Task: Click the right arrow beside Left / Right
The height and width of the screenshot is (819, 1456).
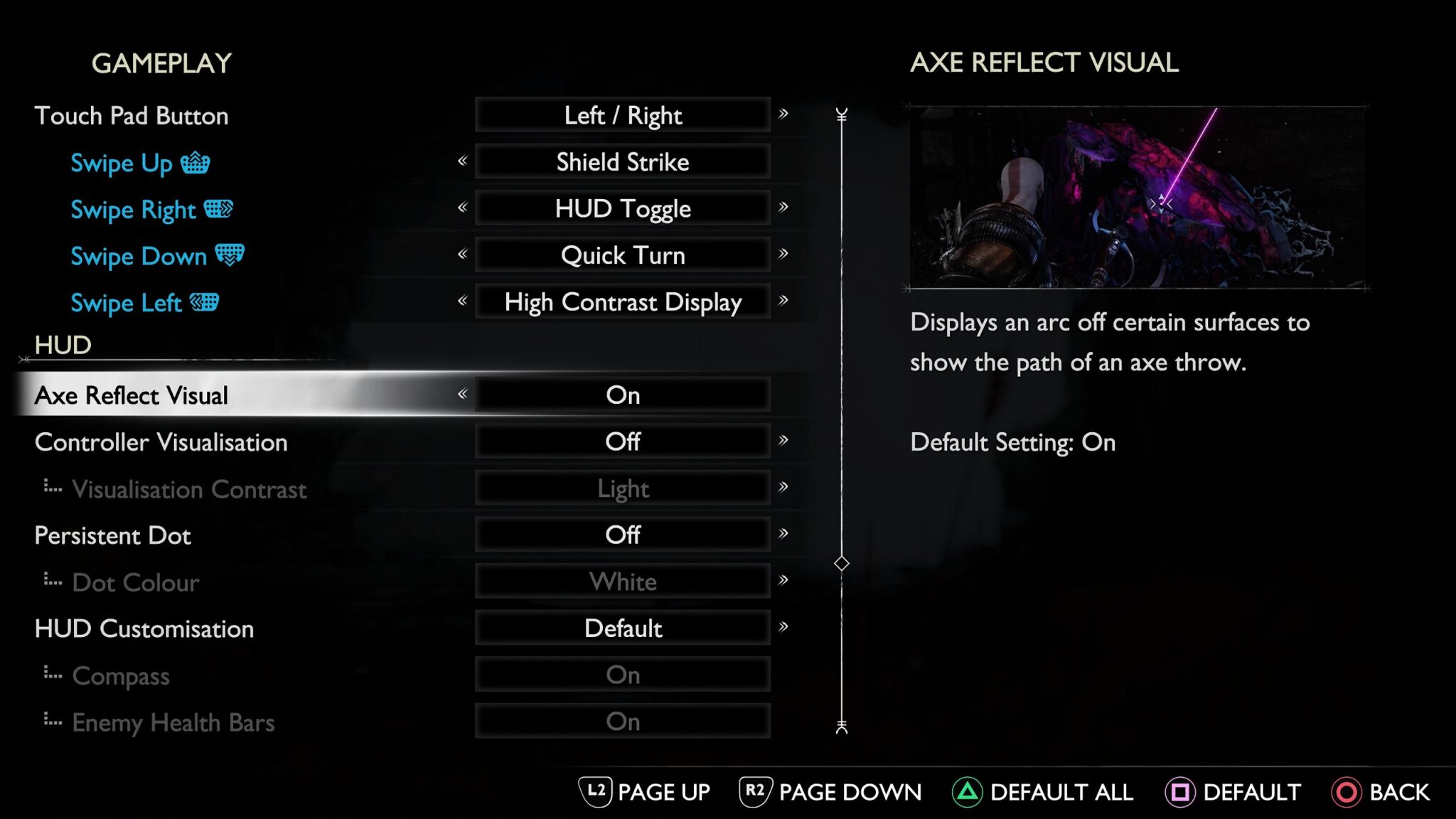Action: tap(783, 114)
